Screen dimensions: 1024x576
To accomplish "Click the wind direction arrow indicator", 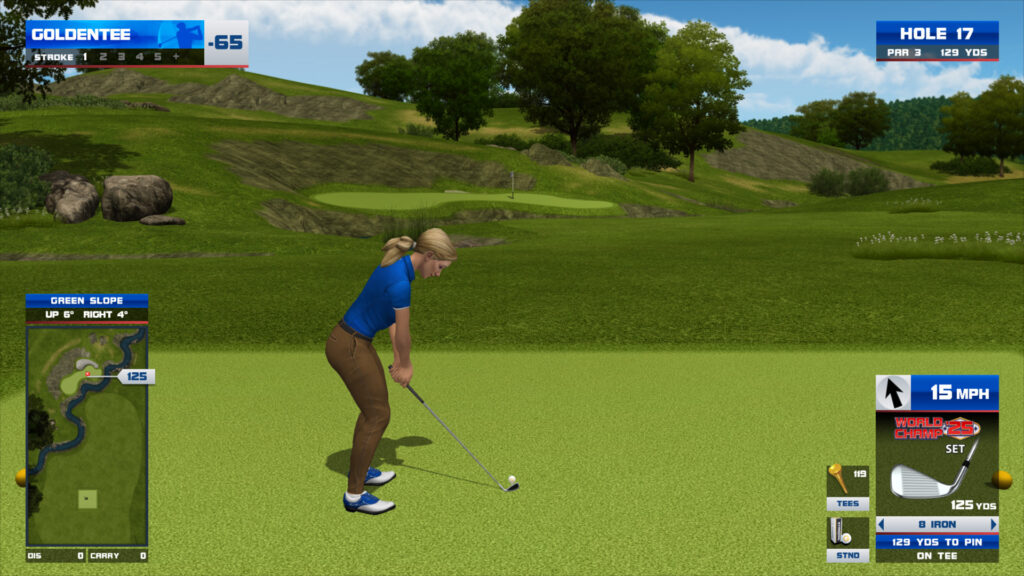I will [x=893, y=393].
